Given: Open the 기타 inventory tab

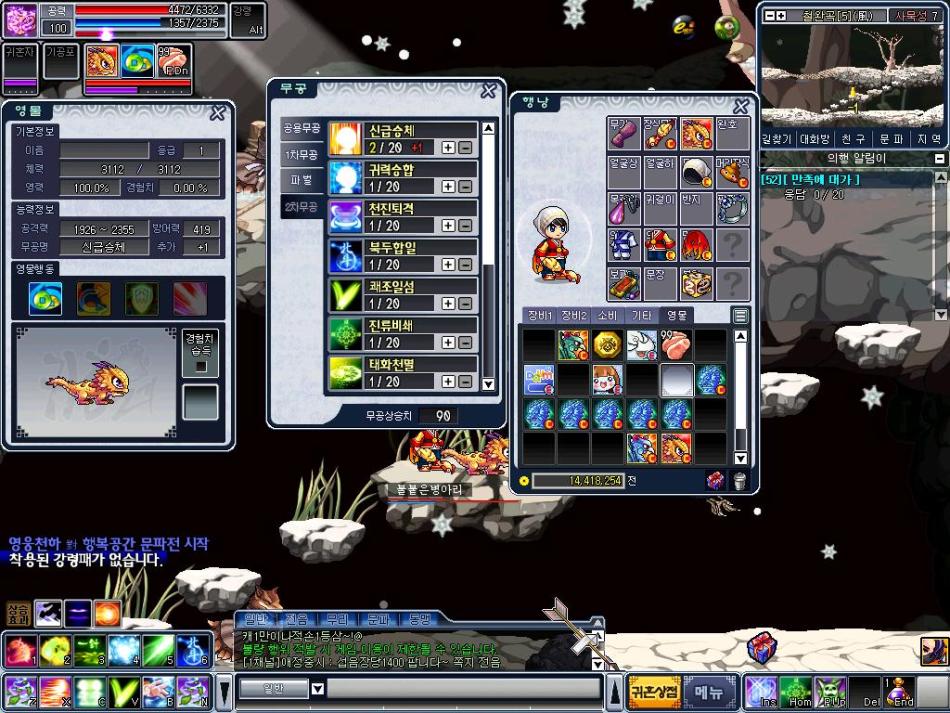Looking at the screenshot, I should pos(641,315).
